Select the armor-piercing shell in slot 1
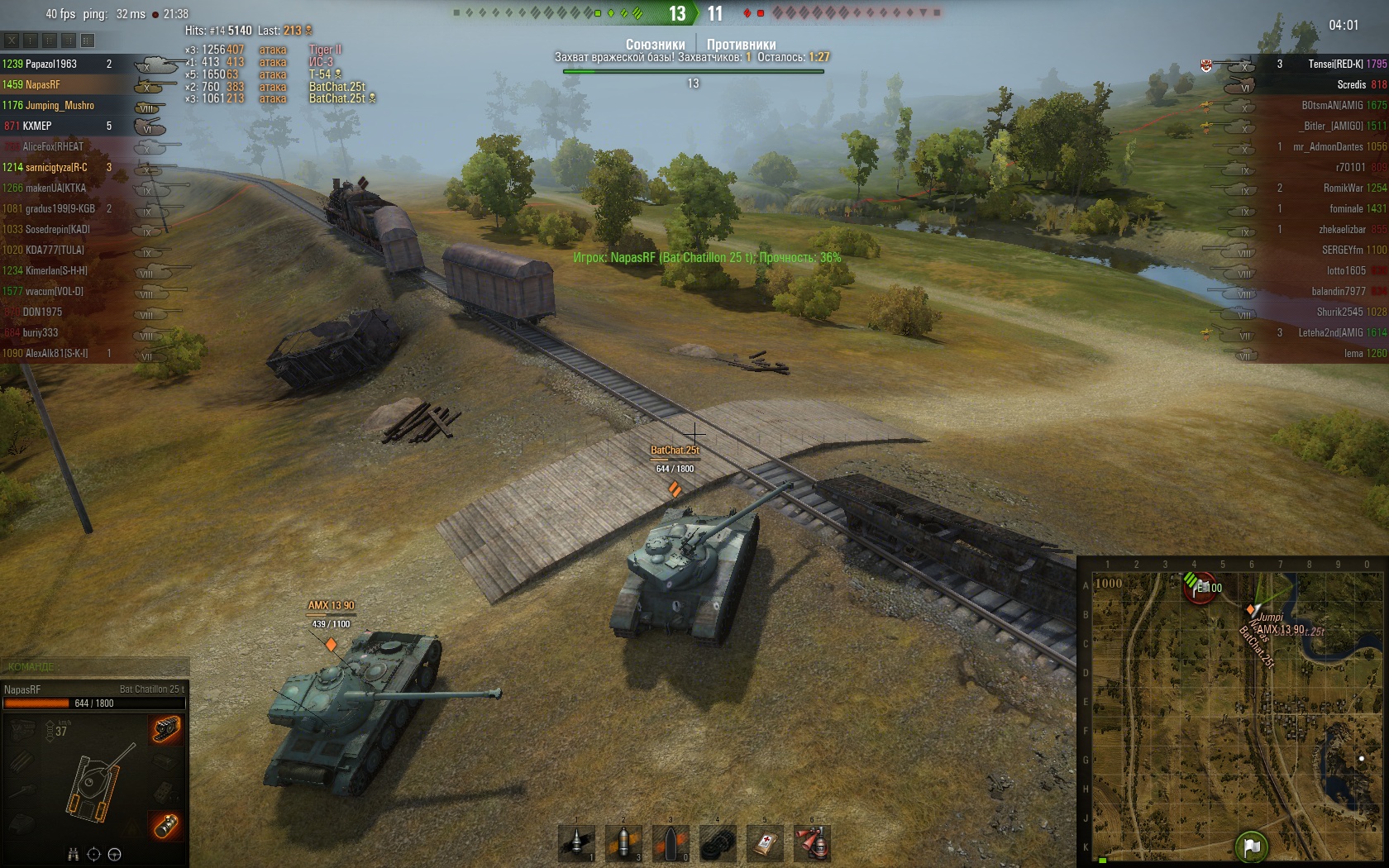Screen dimensions: 1389x868 [577, 842]
